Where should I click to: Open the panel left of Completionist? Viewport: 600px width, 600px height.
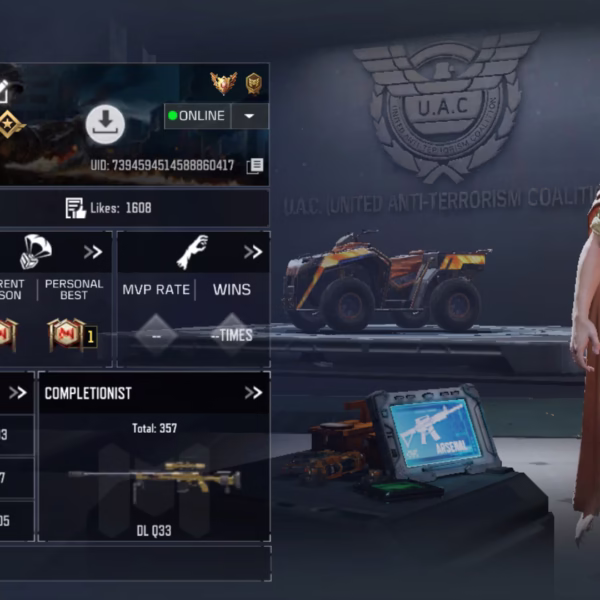[x=18, y=393]
